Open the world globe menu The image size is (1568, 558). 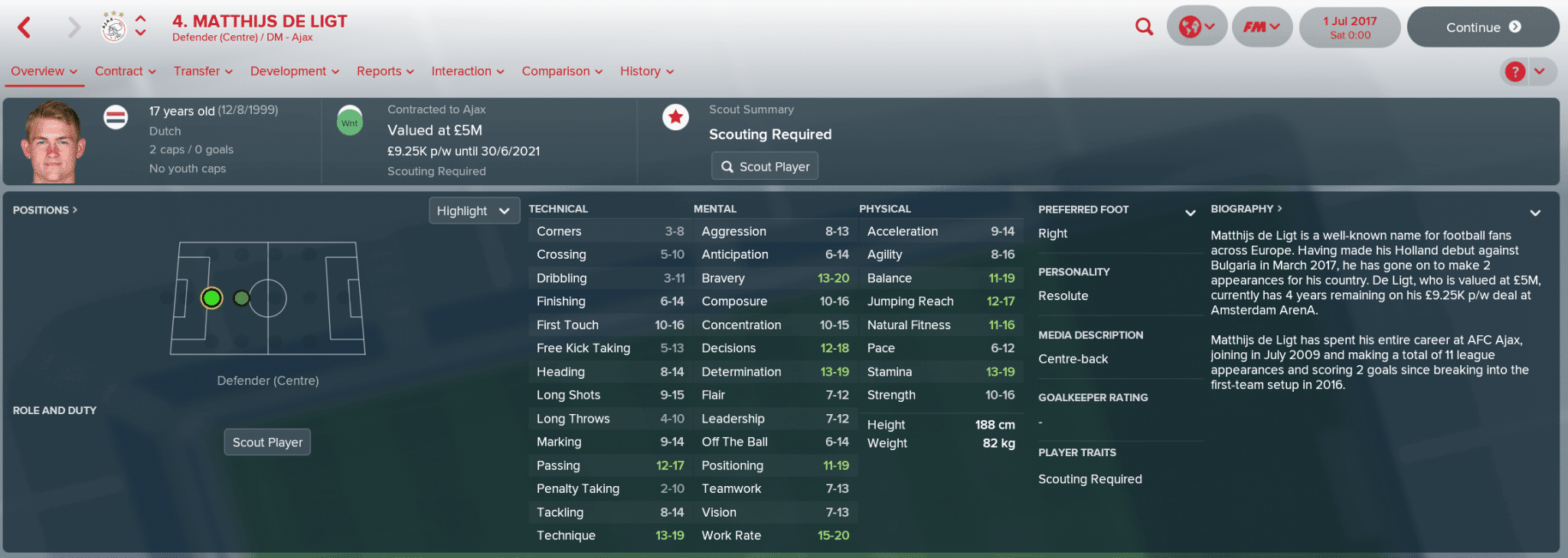[1197, 28]
